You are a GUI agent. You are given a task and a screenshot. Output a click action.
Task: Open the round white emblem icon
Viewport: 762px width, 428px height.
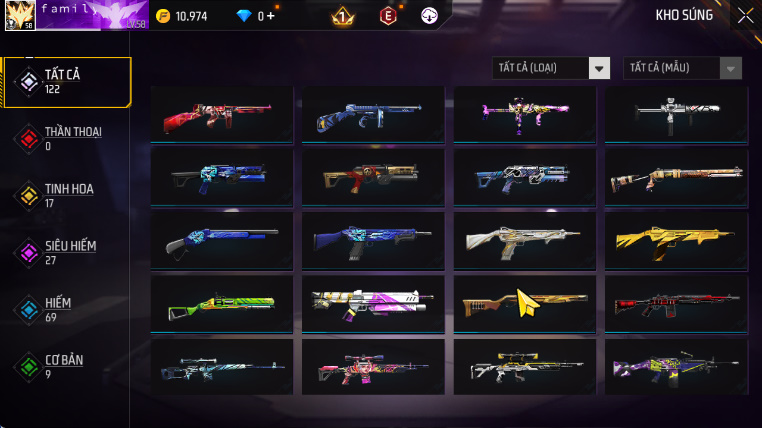pyautogui.click(x=430, y=16)
